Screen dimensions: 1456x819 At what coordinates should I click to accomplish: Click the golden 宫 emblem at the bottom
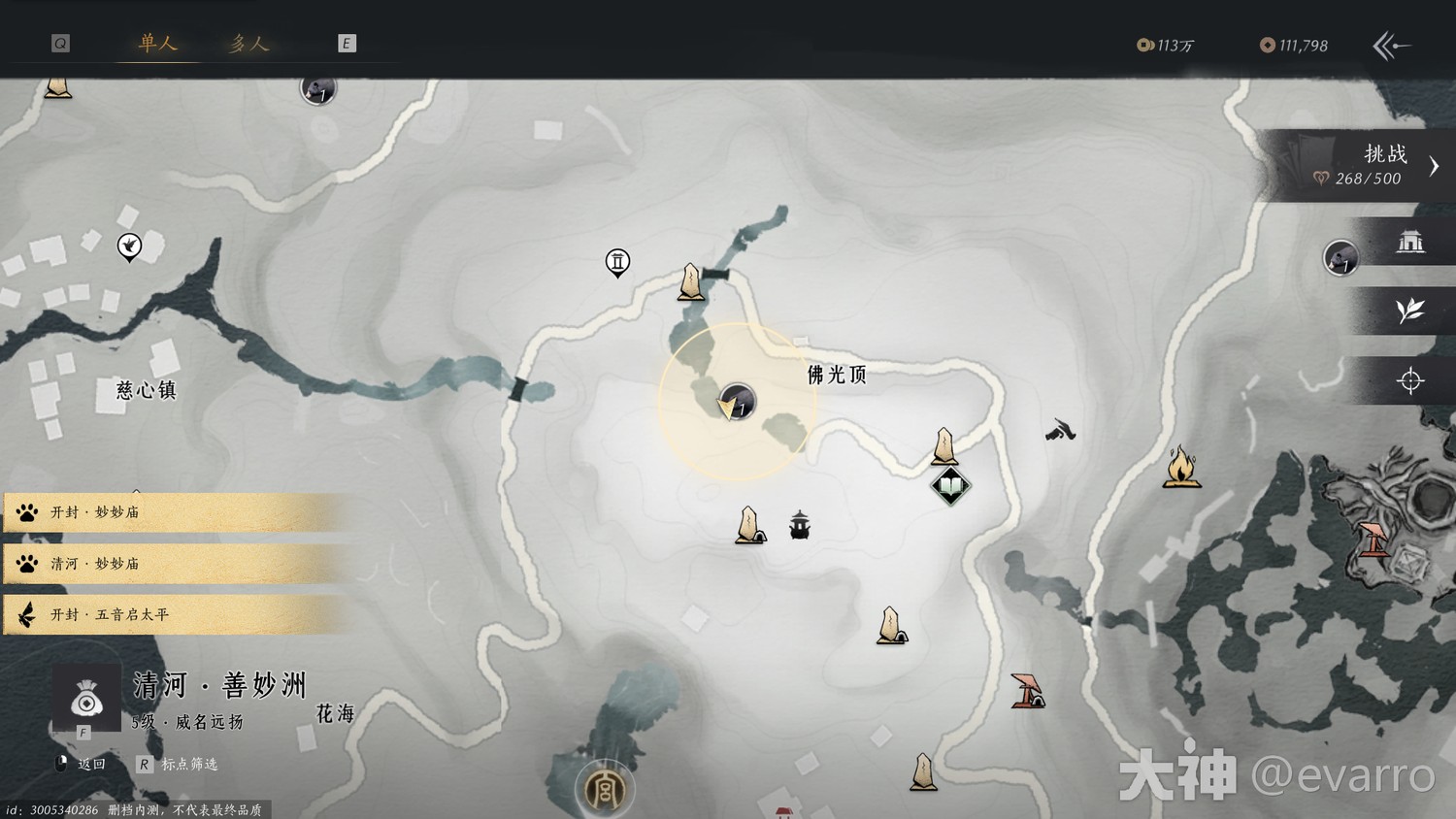(x=604, y=789)
